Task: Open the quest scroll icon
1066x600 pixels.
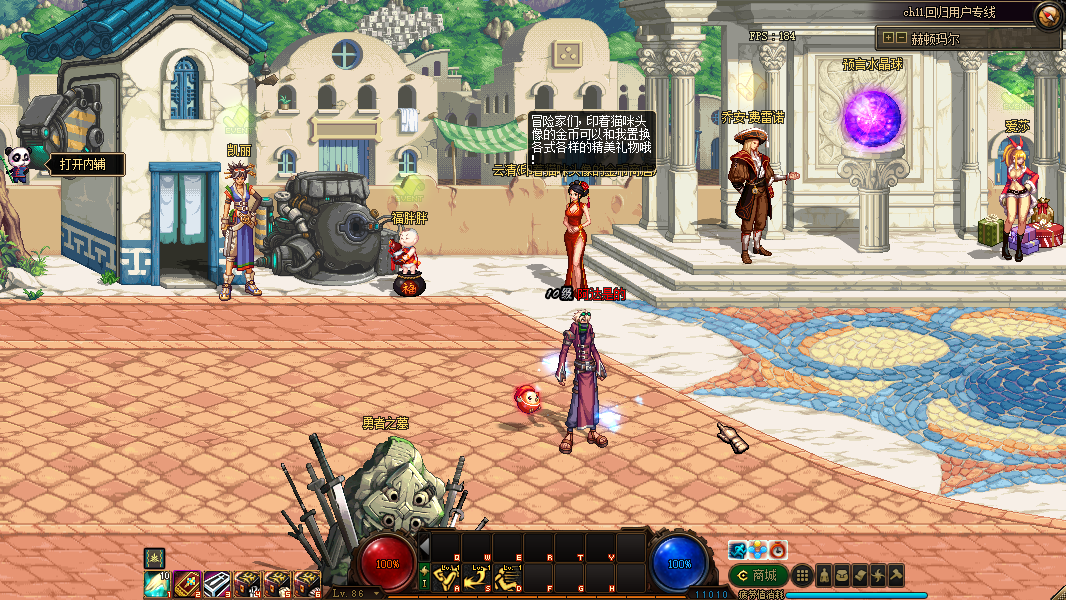Action: pyautogui.click(x=860, y=575)
